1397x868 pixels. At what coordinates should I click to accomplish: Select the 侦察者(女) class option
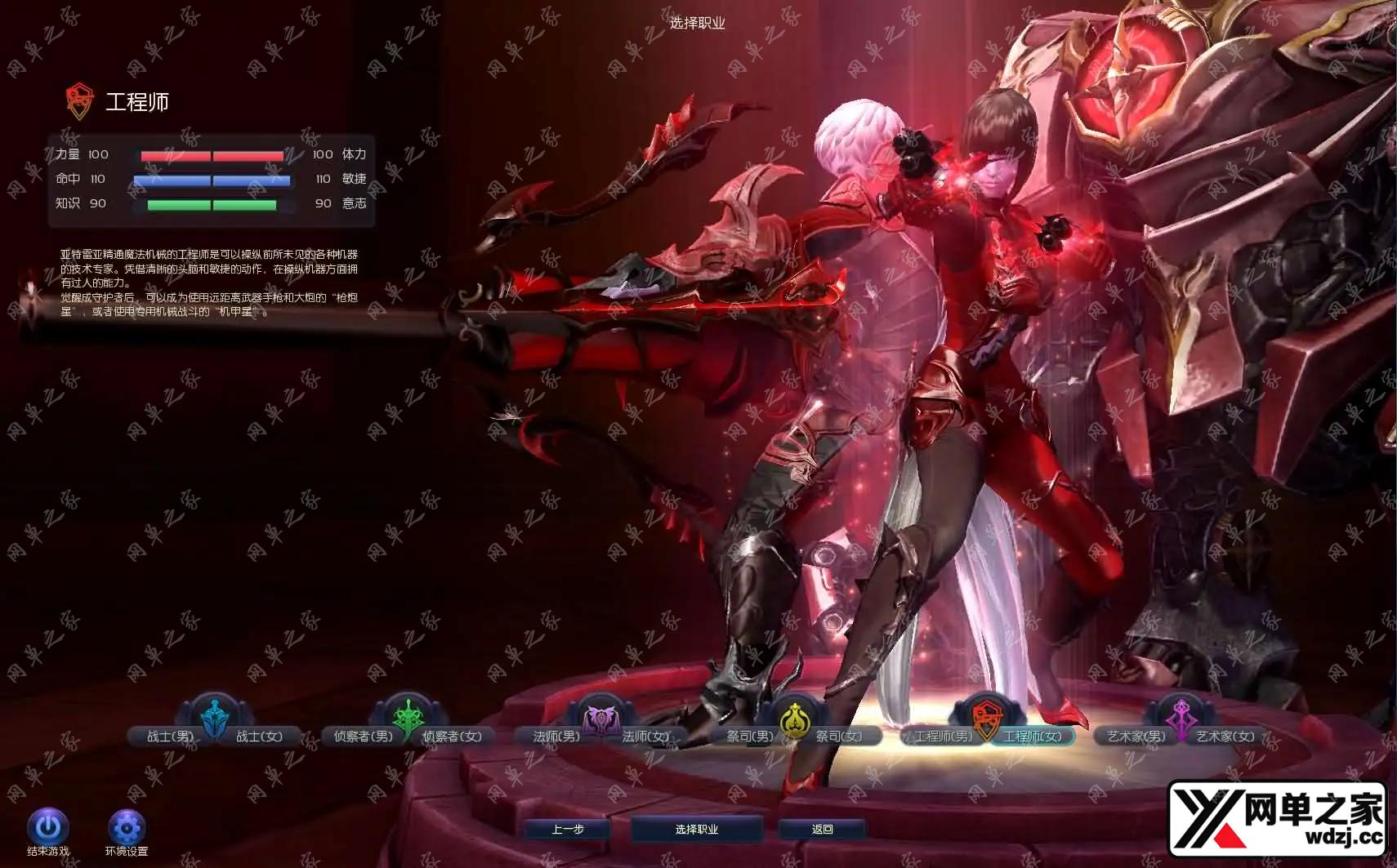click(452, 737)
